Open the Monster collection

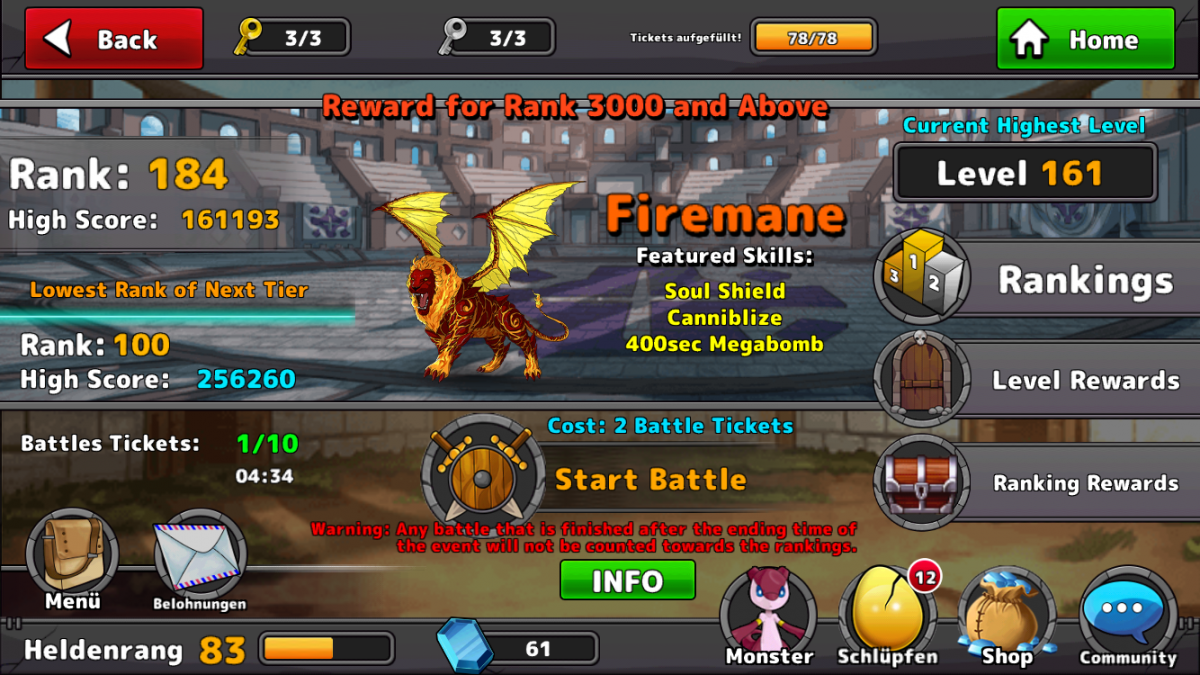point(768,615)
